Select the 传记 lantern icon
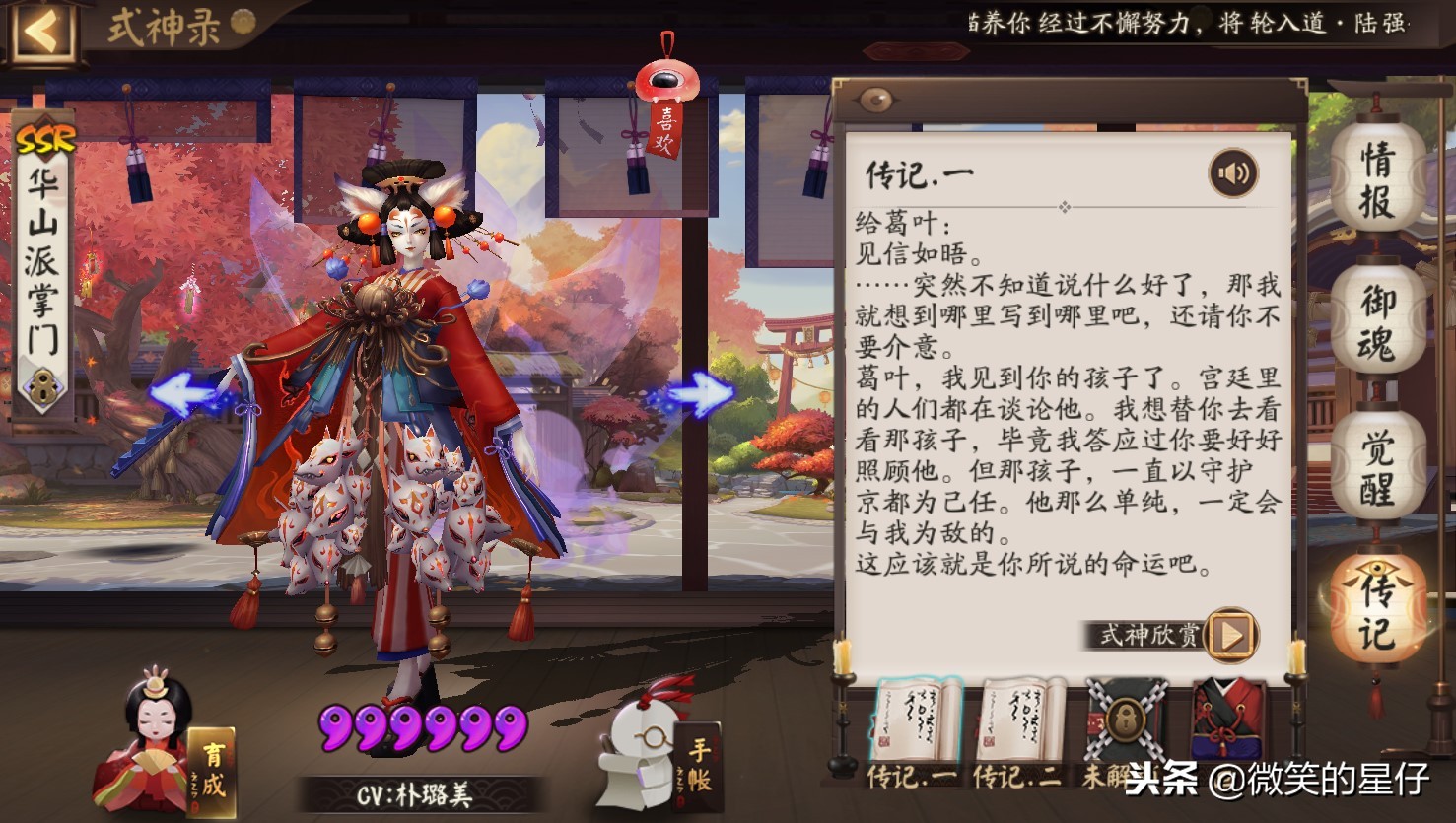The image size is (1456, 823). coord(1376,606)
